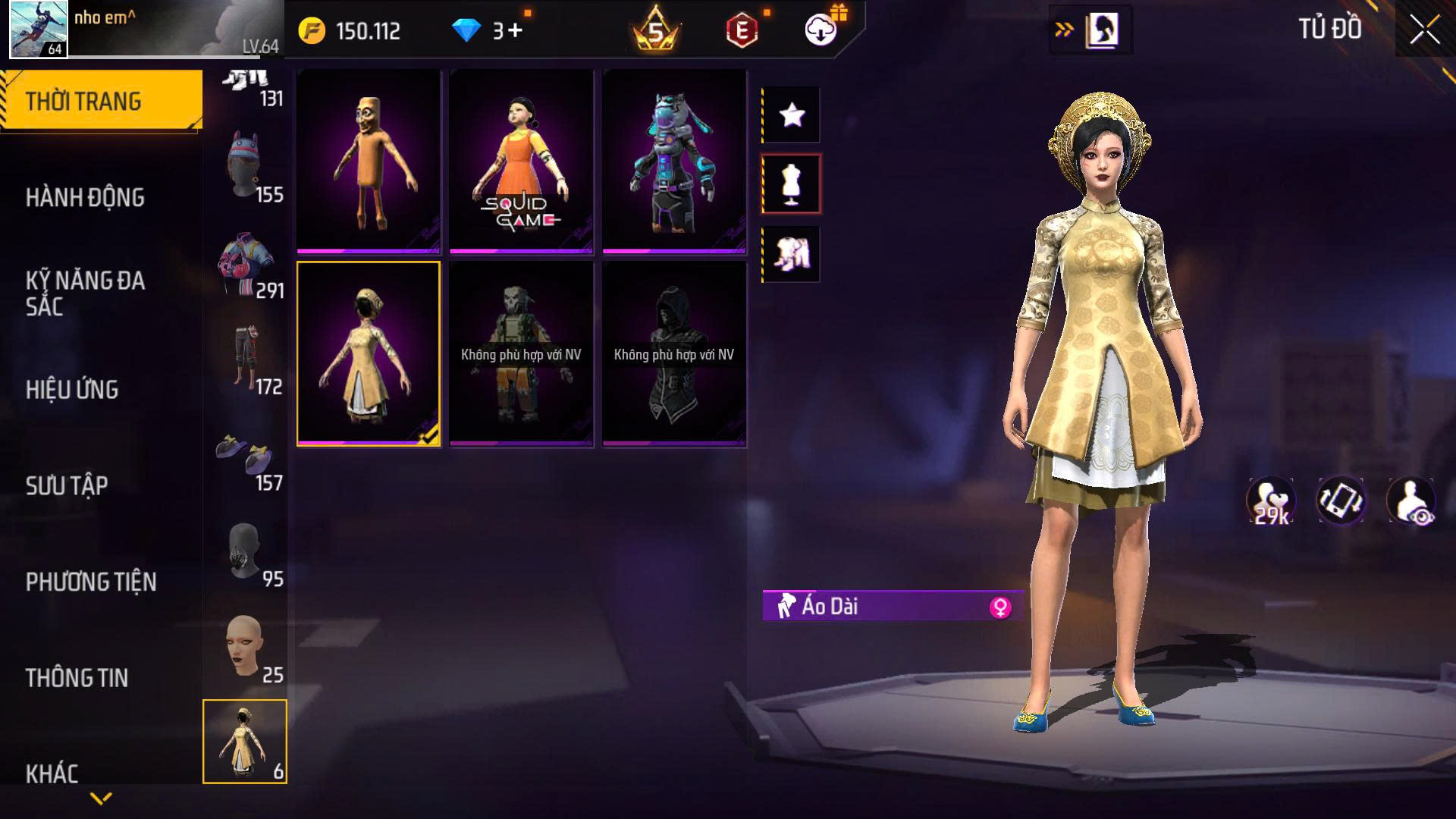The width and height of the screenshot is (1456, 819).
Task: Open the Phương Tiện category
Action: [x=91, y=582]
